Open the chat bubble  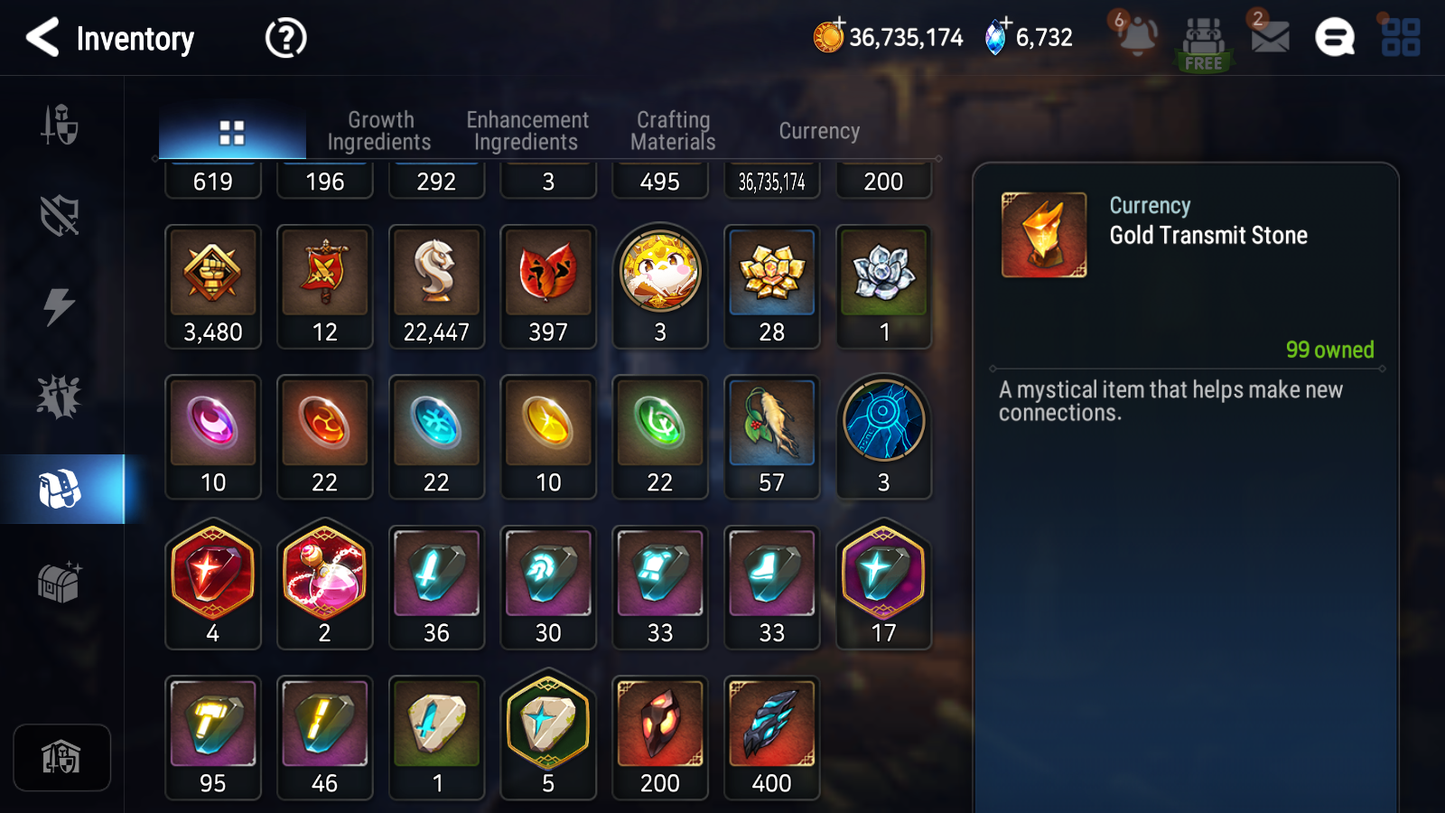[1334, 38]
